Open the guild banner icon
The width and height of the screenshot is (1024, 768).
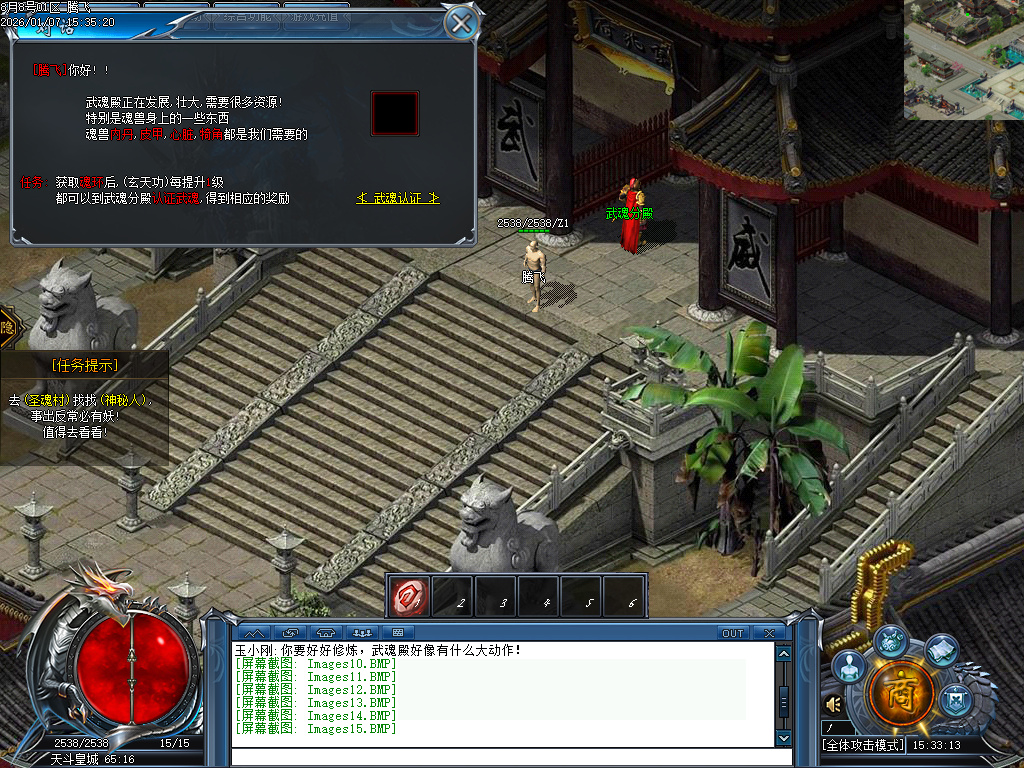pyautogui.click(x=956, y=698)
